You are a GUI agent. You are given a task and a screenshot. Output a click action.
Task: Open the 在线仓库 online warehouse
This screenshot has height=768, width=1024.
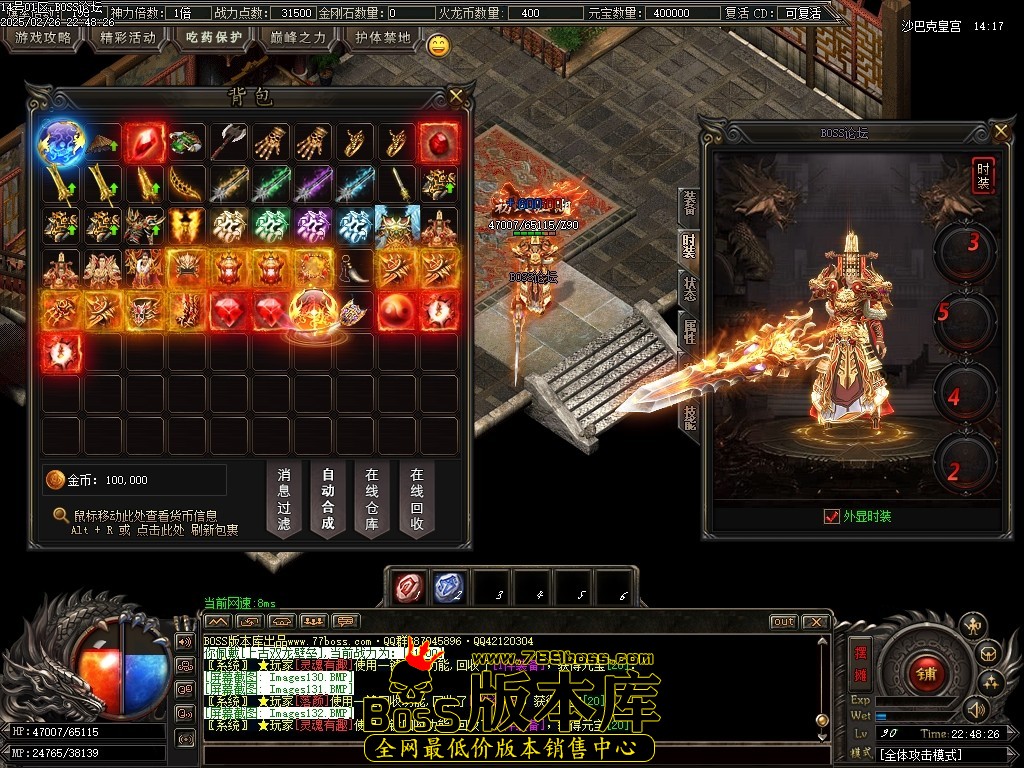point(372,499)
